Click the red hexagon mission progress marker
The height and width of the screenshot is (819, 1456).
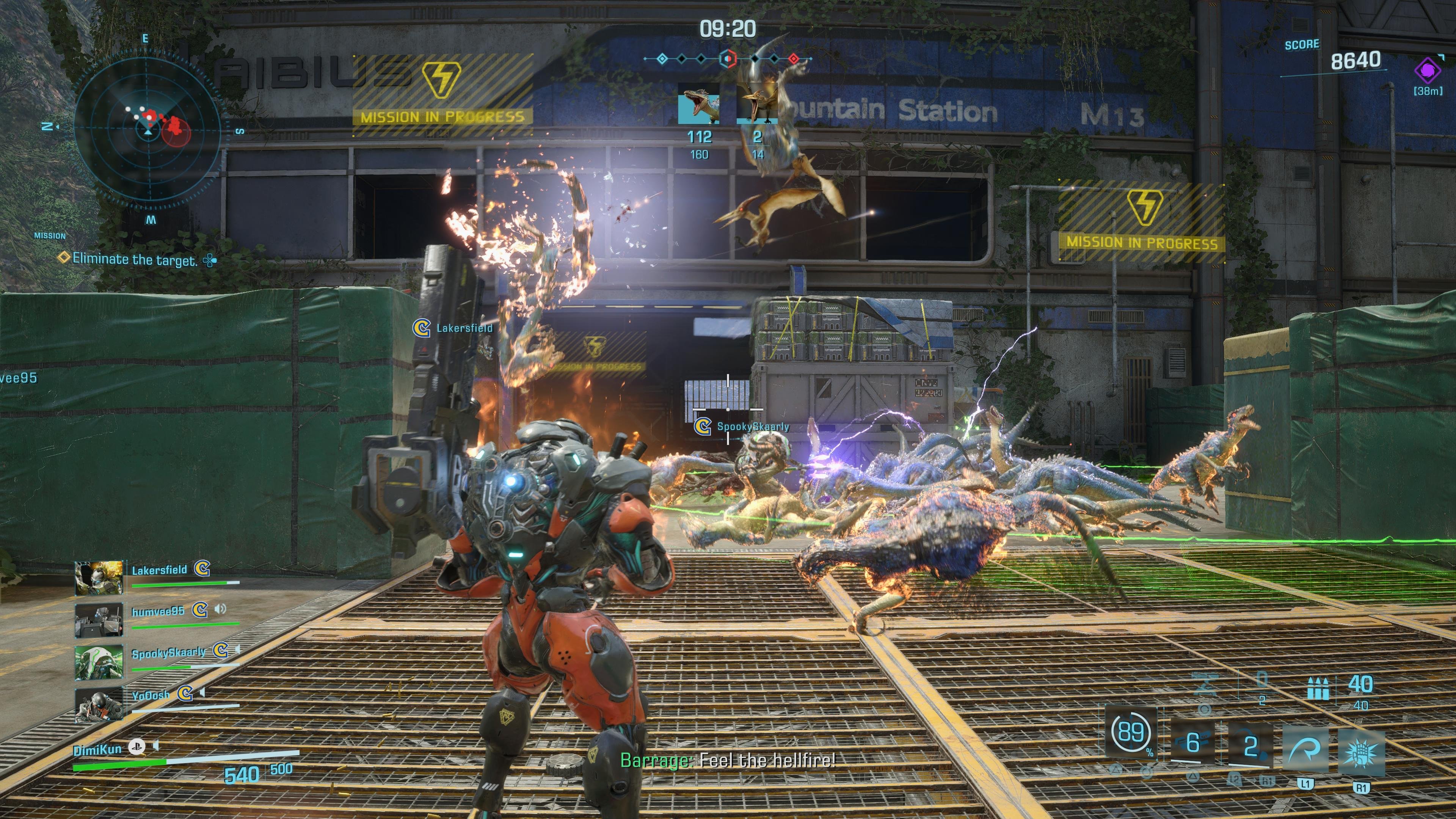click(x=728, y=58)
